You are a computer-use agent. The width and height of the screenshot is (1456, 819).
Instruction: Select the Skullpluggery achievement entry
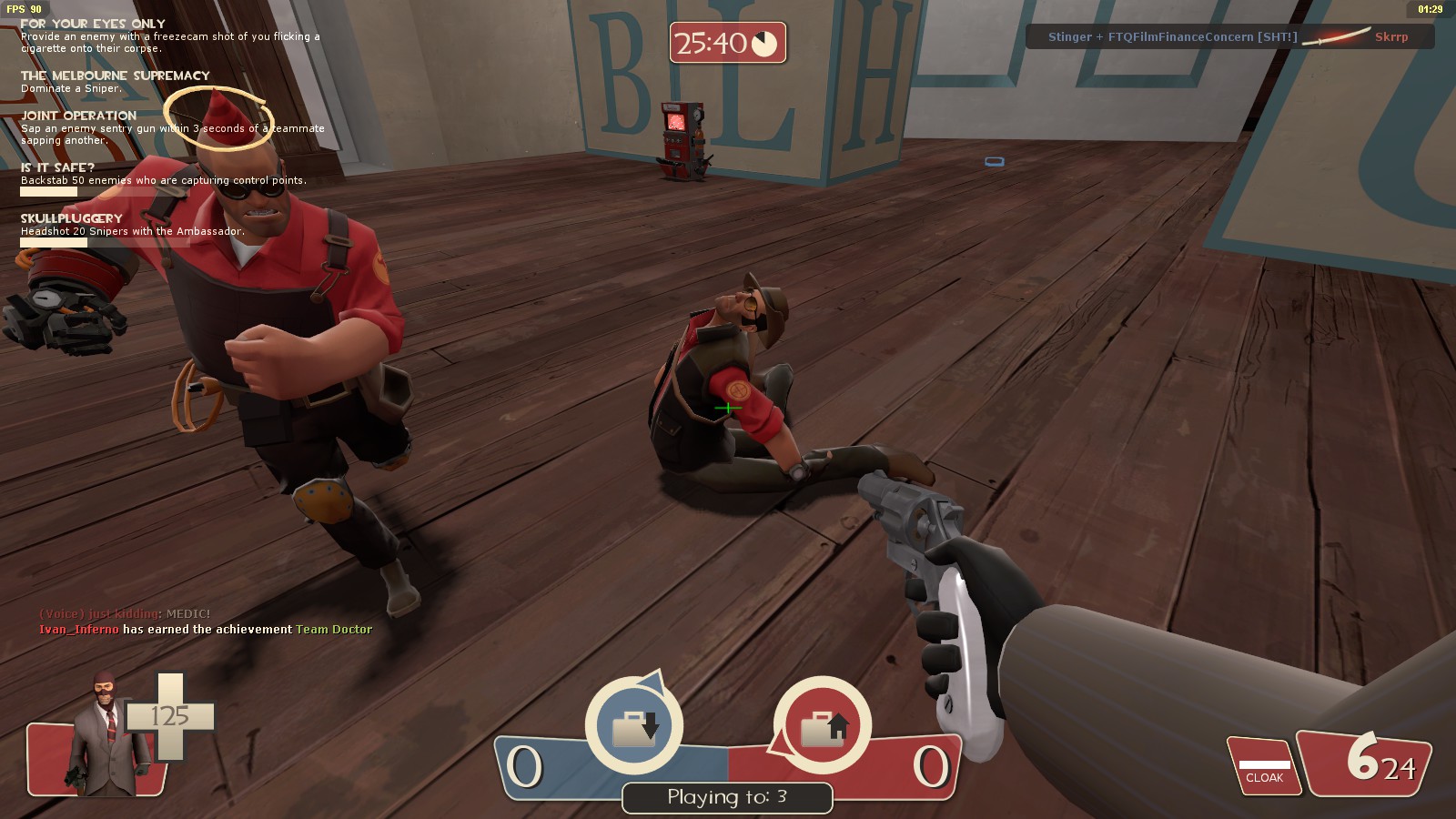click(72, 219)
